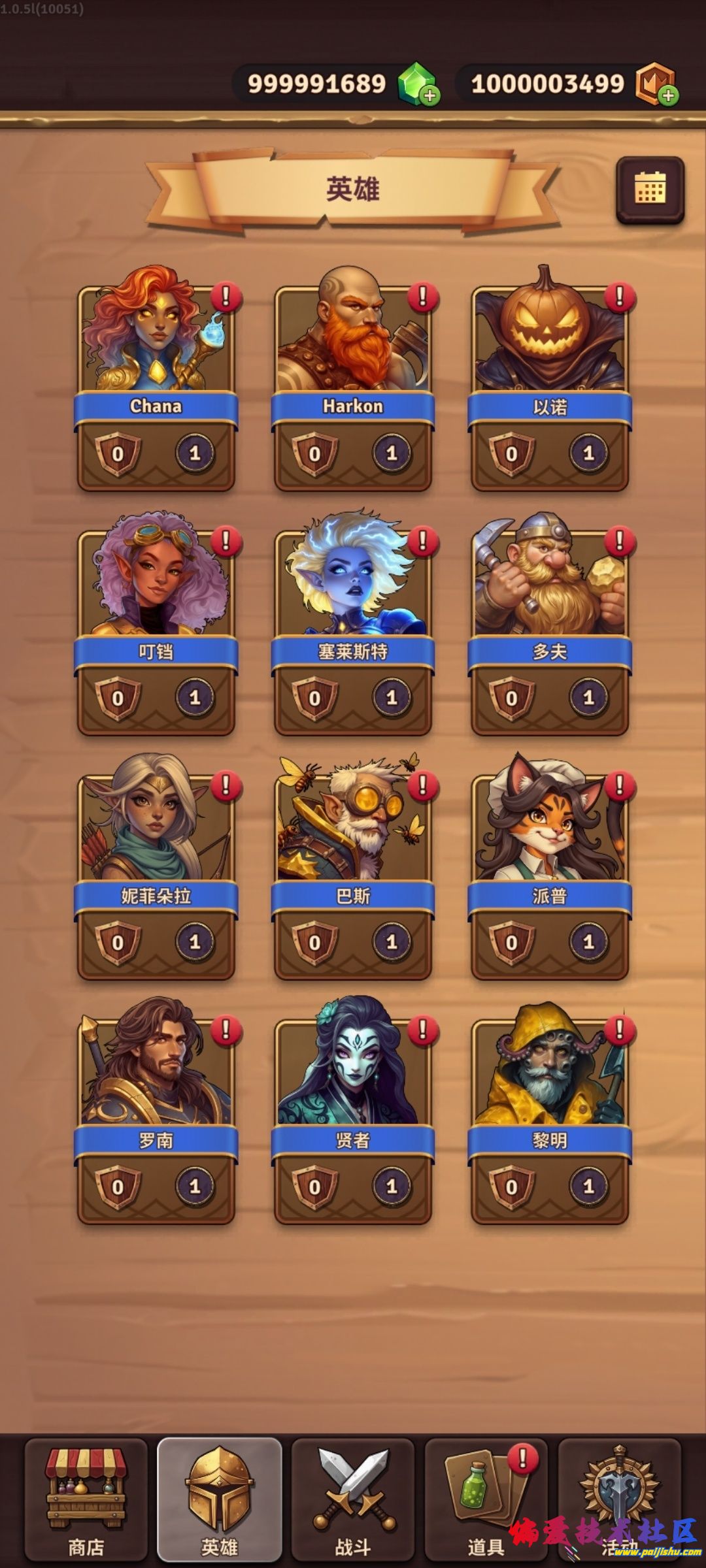The image size is (706, 1568).
Task: Add more crown coin currency
Action: tap(667, 95)
